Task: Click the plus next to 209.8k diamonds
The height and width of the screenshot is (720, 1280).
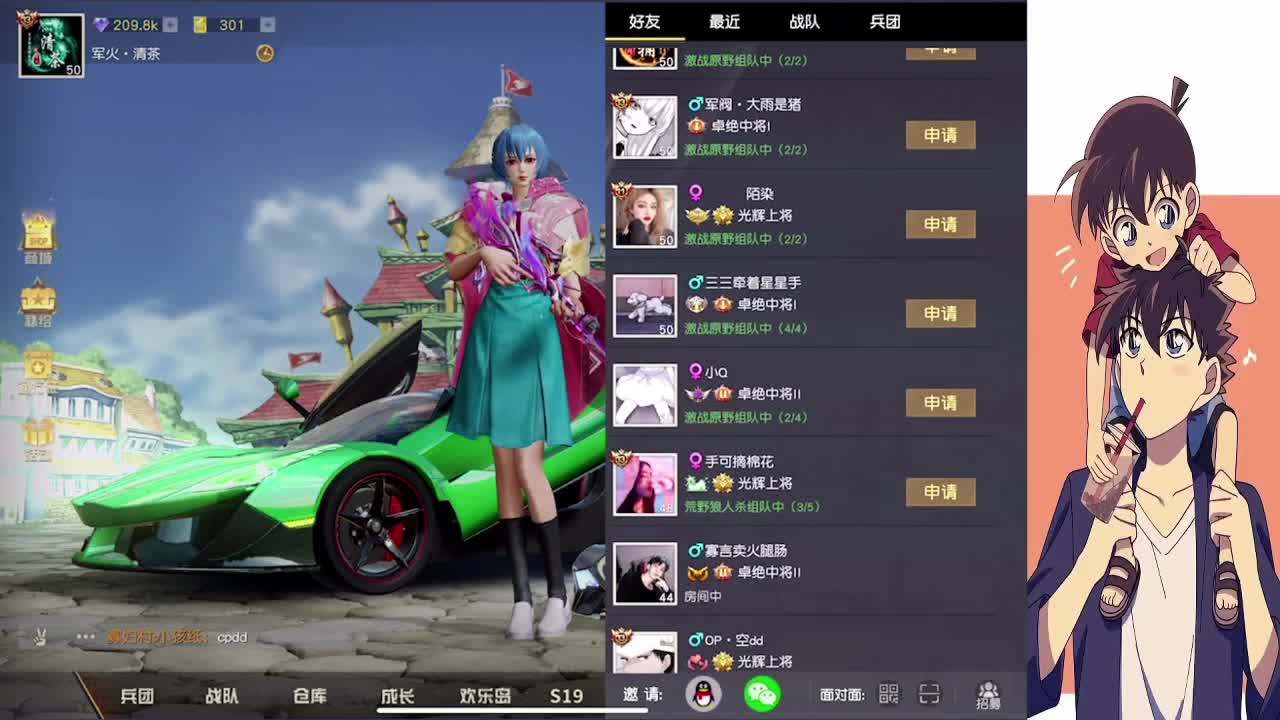Action: 170,25
